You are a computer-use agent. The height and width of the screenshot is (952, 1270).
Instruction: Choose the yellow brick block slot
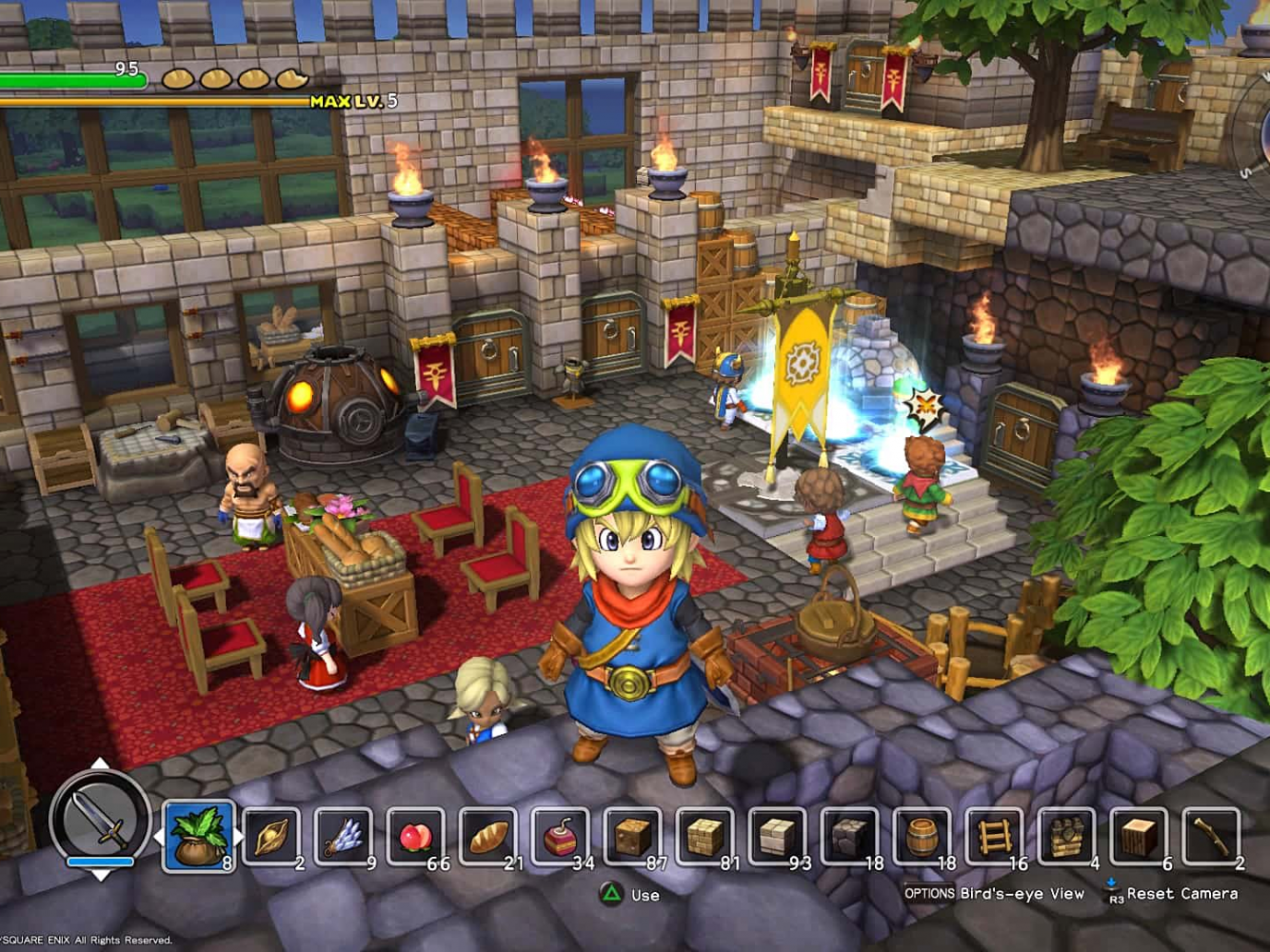tap(705, 837)
